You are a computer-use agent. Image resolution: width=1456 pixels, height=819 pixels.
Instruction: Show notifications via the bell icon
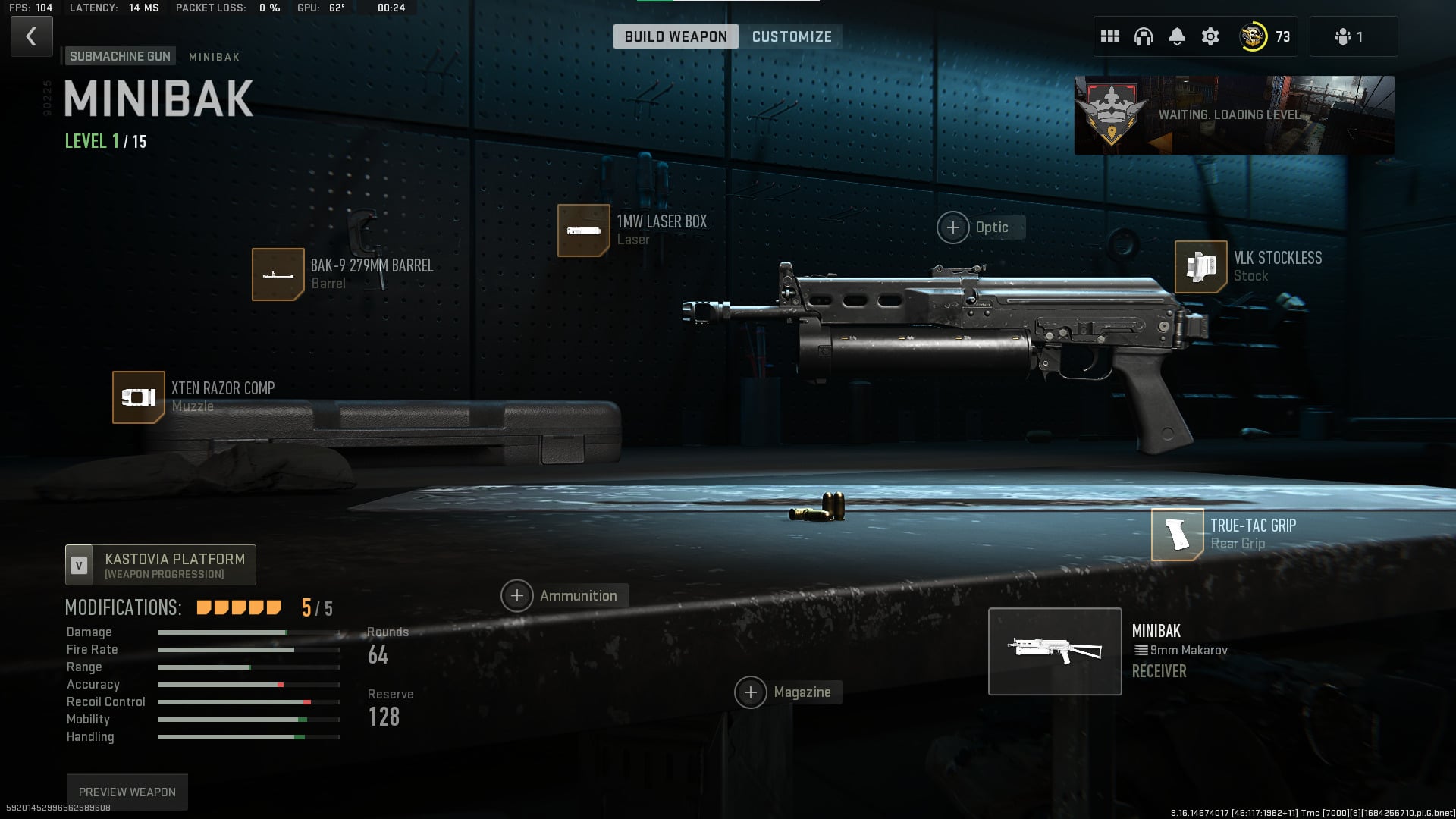point(1177,36)
